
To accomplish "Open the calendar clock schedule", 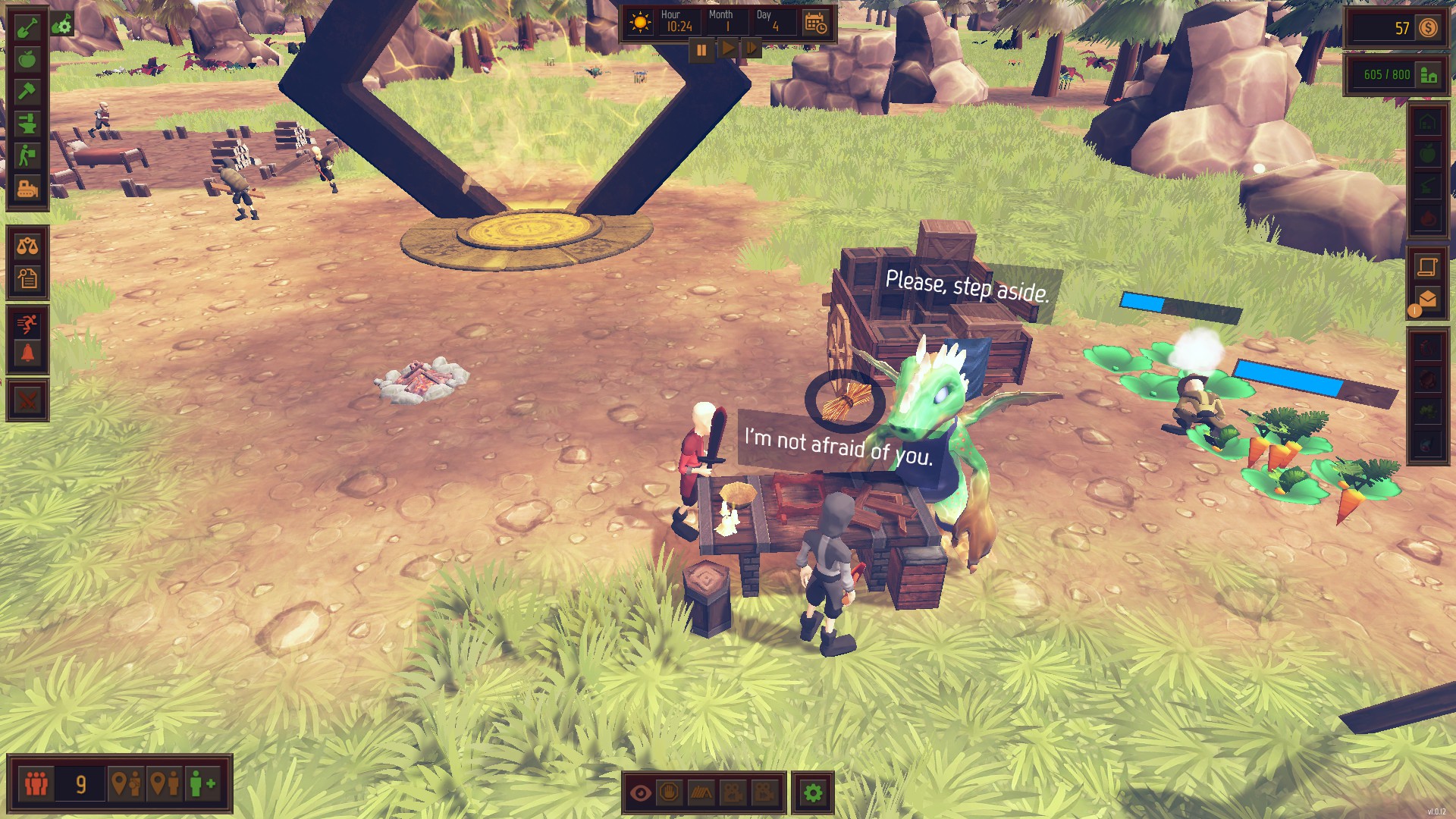I will coord(816,24).
